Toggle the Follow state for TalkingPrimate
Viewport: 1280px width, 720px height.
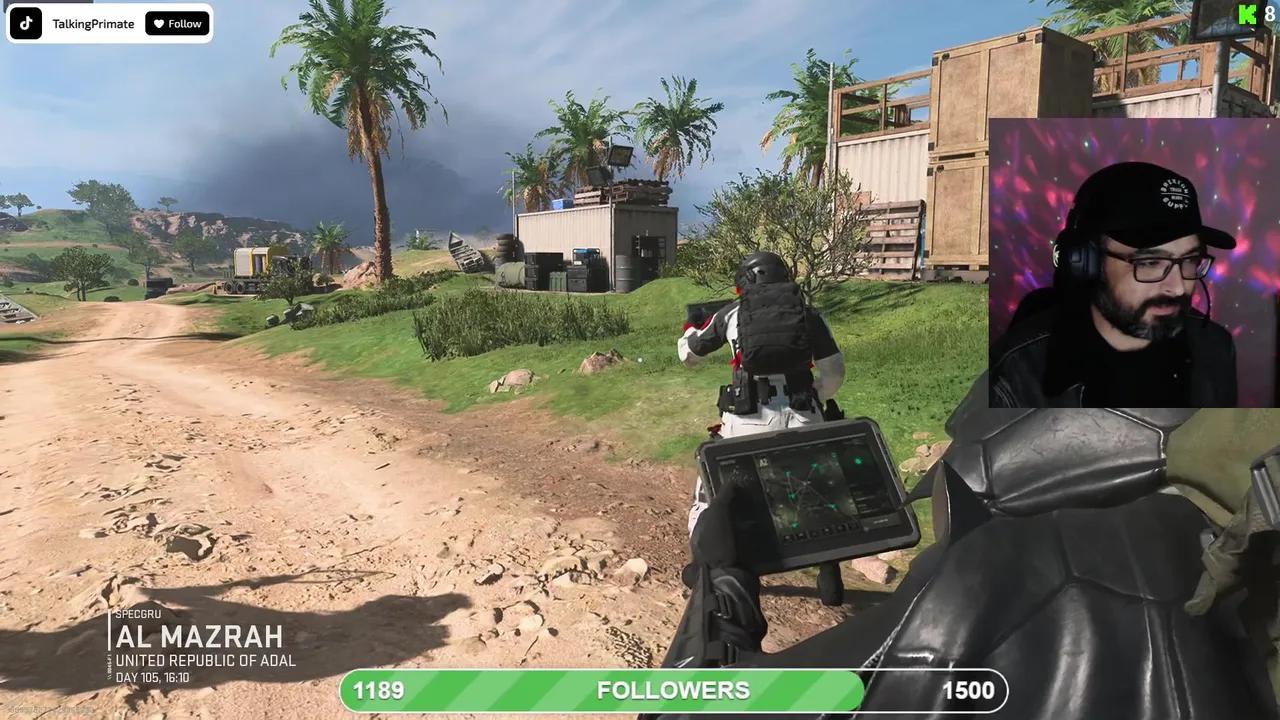[177, 22]
